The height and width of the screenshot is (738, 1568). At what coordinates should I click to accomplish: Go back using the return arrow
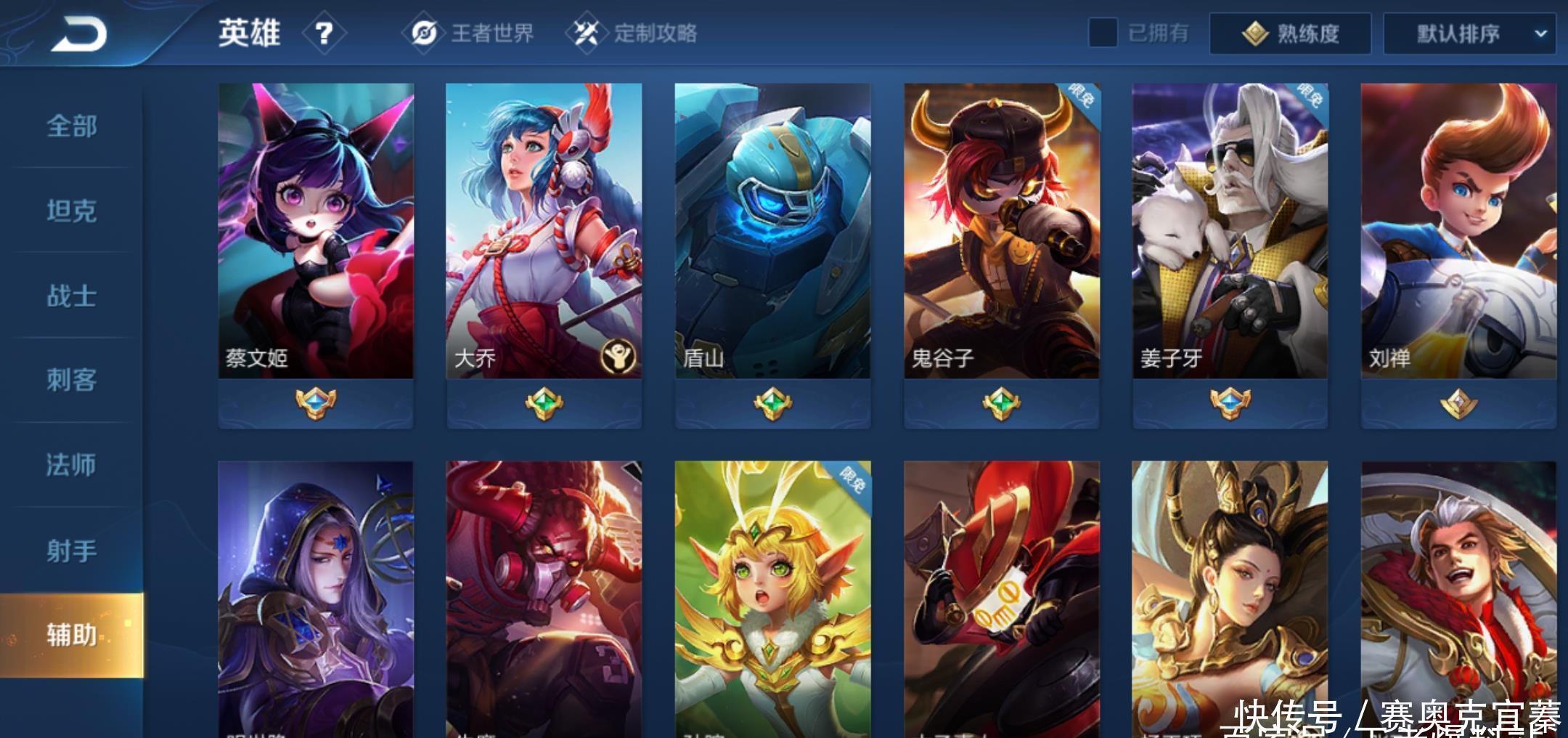point(78,34)
